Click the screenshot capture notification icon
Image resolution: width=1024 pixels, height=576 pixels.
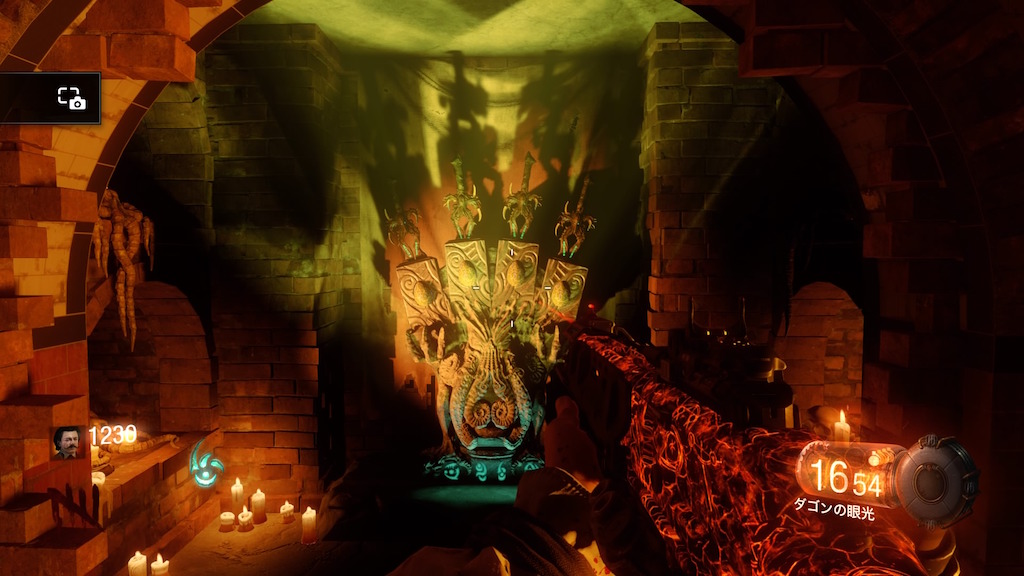coord(71,97)
